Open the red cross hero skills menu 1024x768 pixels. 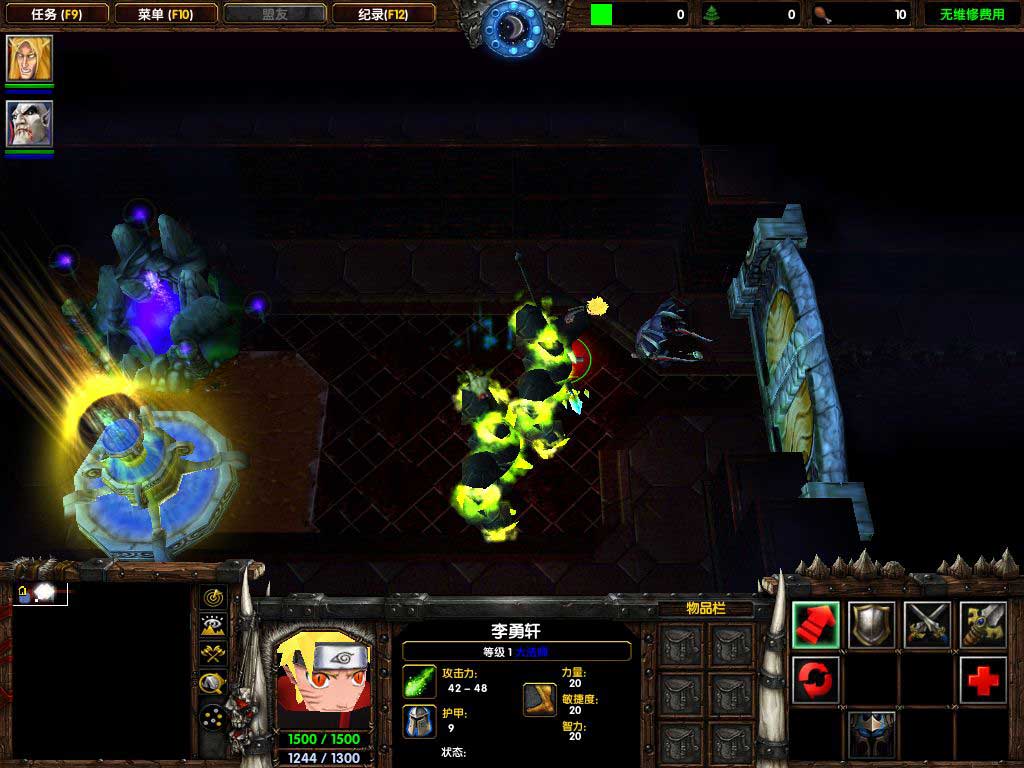pyautogui.click(x=983, y=680)
